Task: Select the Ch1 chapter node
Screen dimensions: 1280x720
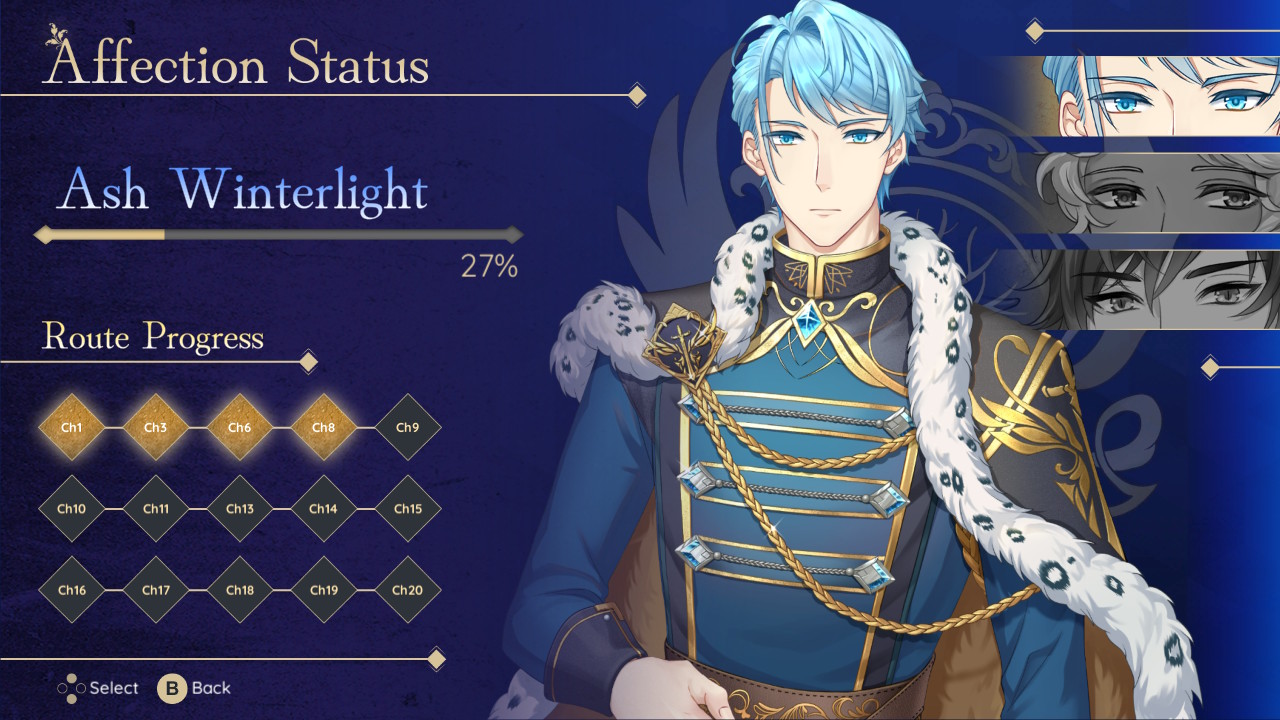Action: click(71, 428)
